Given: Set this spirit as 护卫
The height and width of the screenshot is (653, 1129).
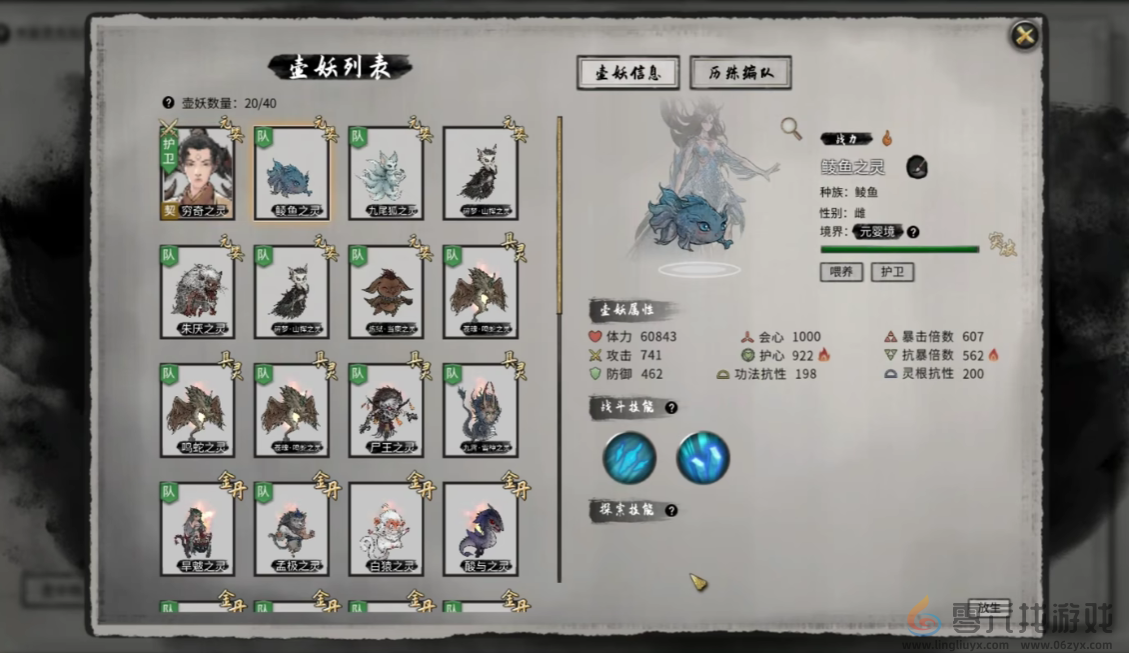Looking at the screenshot, I should pyautogui.click(x=892, y=272).
